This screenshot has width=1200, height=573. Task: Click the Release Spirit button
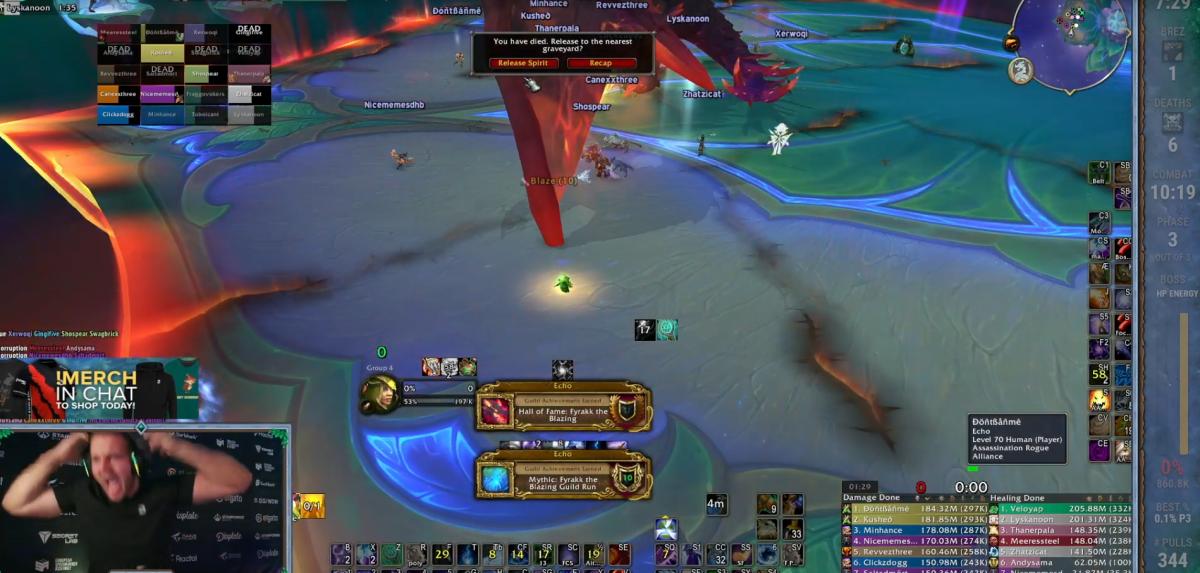(524, 63)
